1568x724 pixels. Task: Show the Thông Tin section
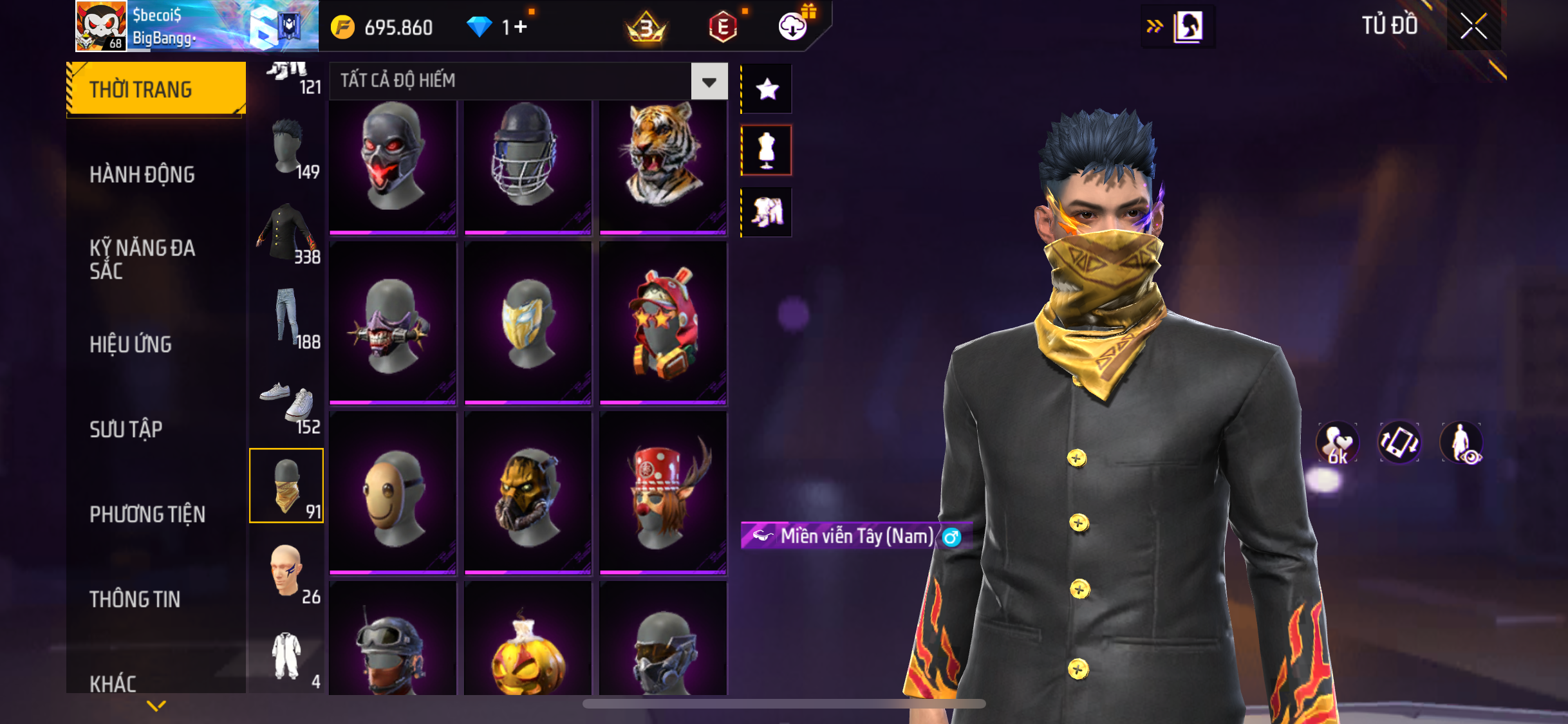pos(135,599)
